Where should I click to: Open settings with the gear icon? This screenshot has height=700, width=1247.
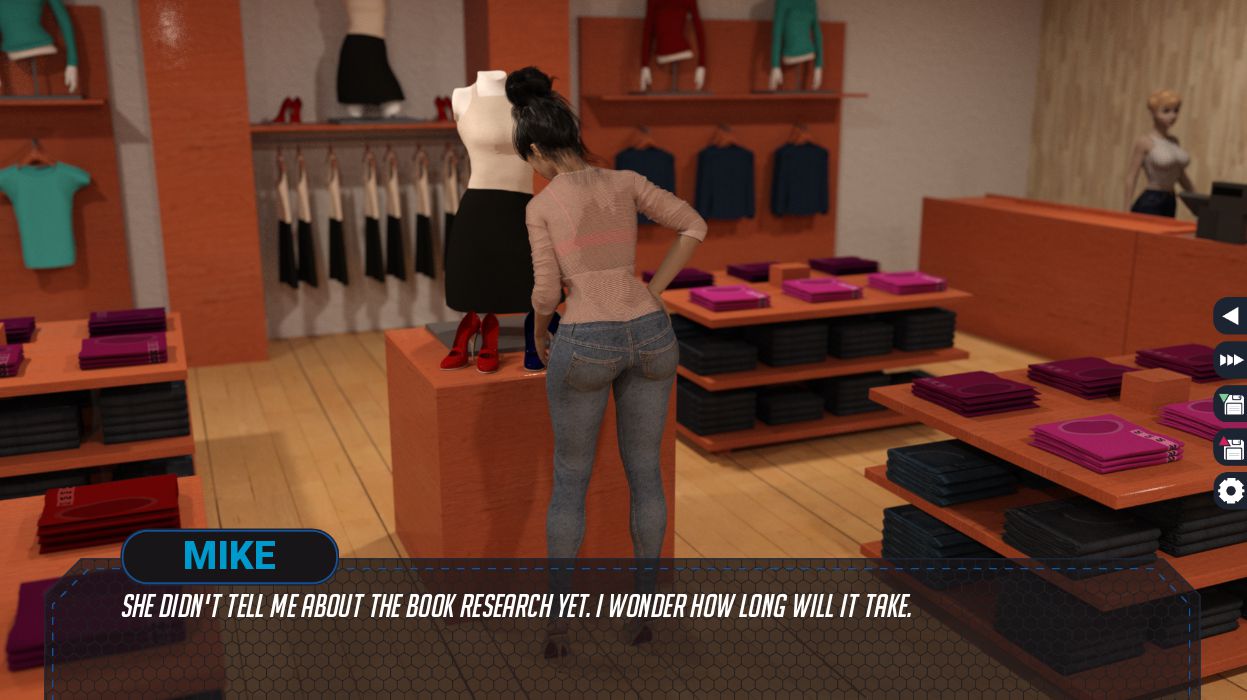[1231, 491]
